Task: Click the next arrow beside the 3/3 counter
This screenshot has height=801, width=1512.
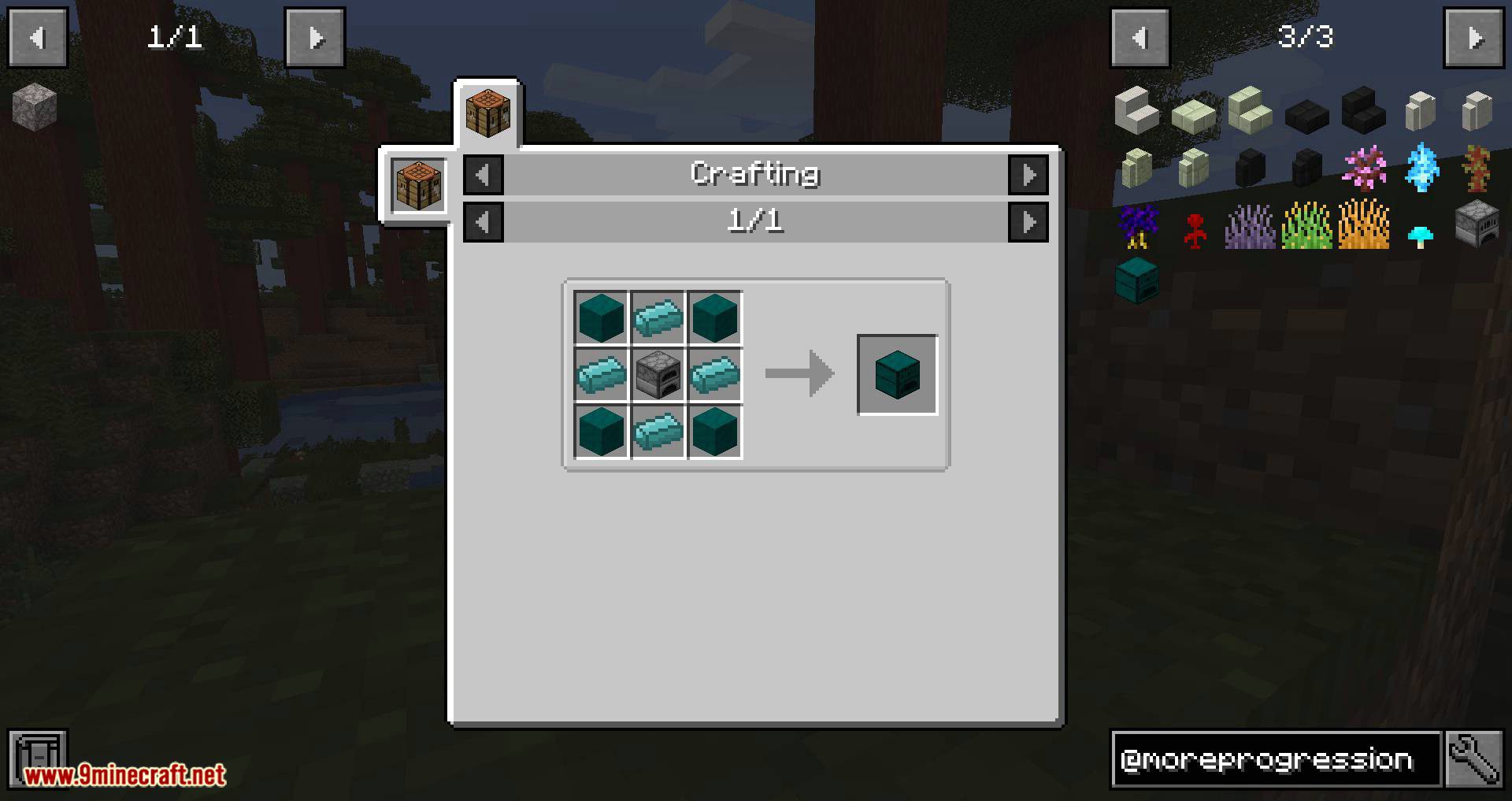Action: 1473,36
